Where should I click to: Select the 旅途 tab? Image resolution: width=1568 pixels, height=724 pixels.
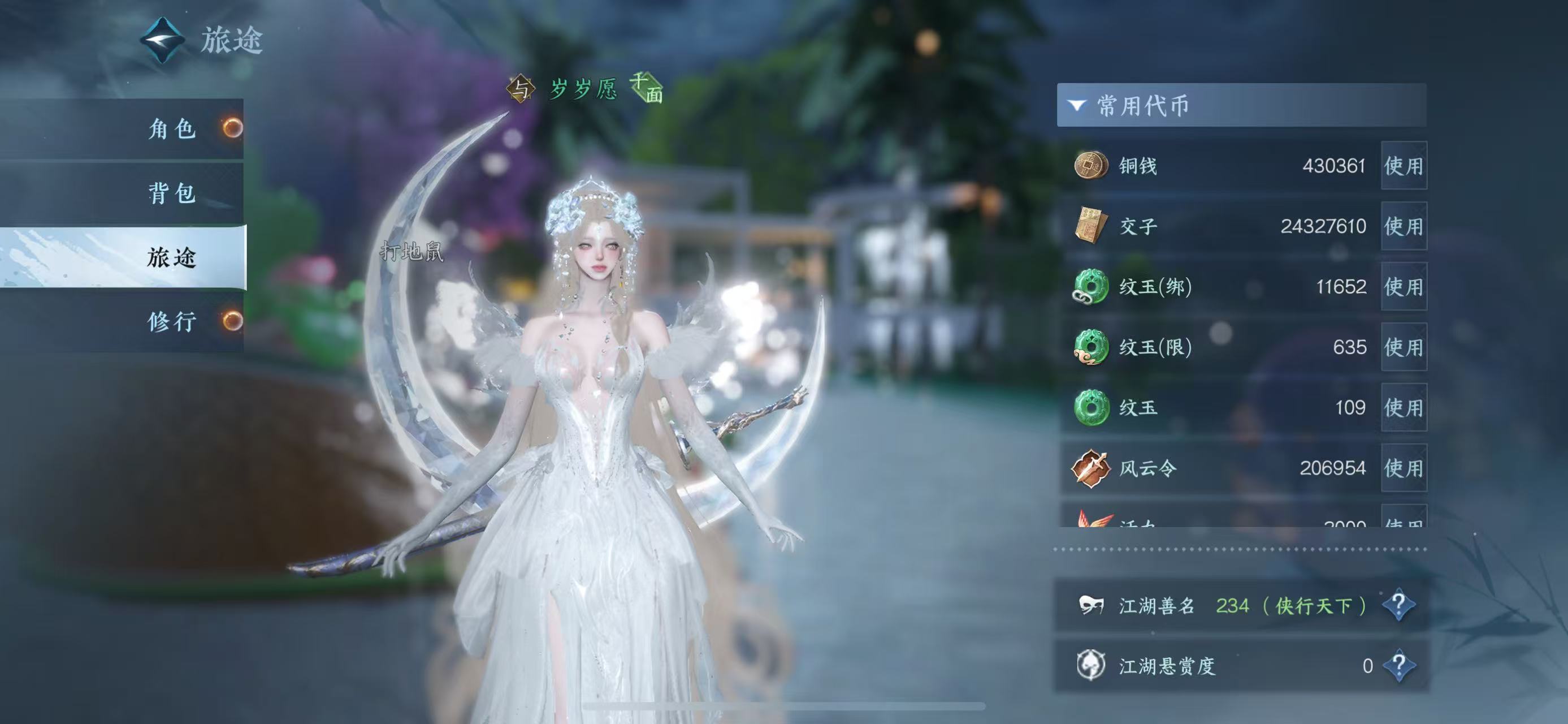(x=172, y=257)
